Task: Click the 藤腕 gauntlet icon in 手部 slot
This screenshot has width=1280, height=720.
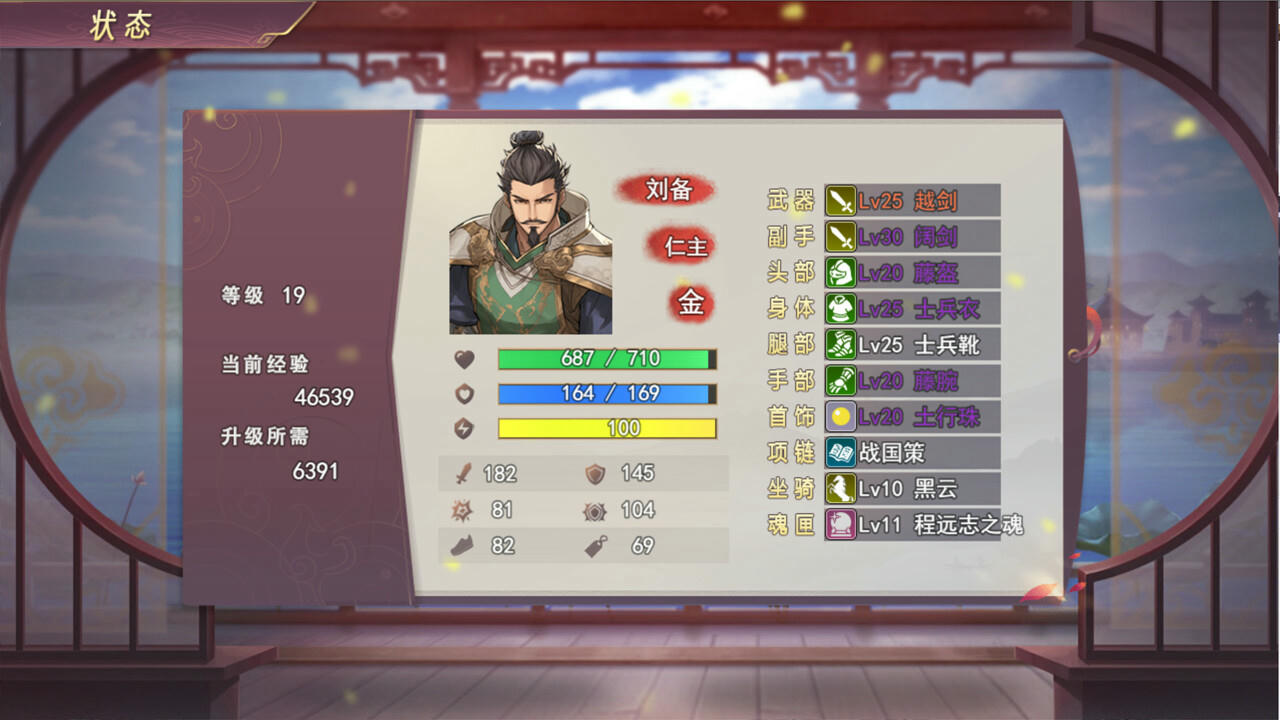Action: pos(843,381)
